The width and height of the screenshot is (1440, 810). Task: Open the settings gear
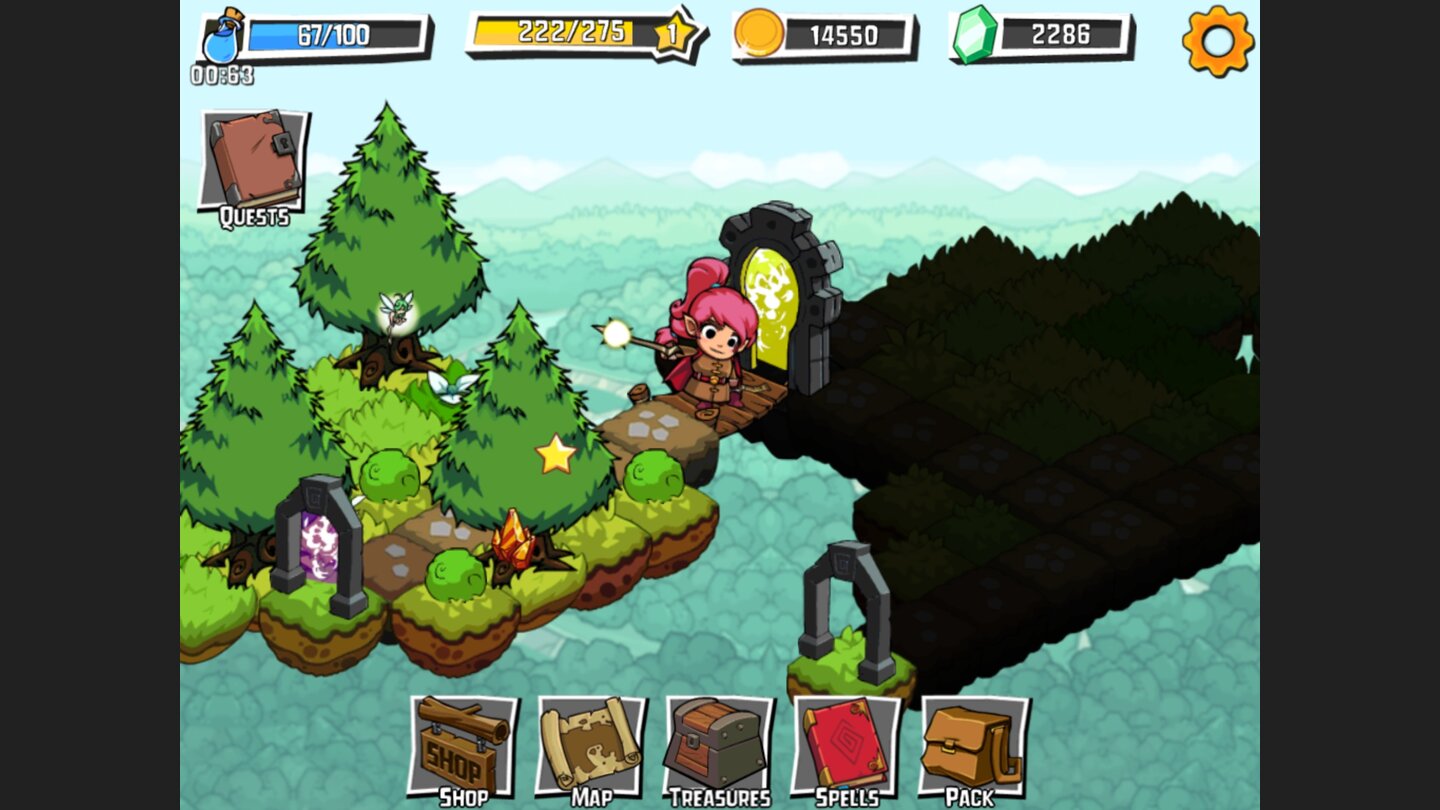click(1218, 44)
